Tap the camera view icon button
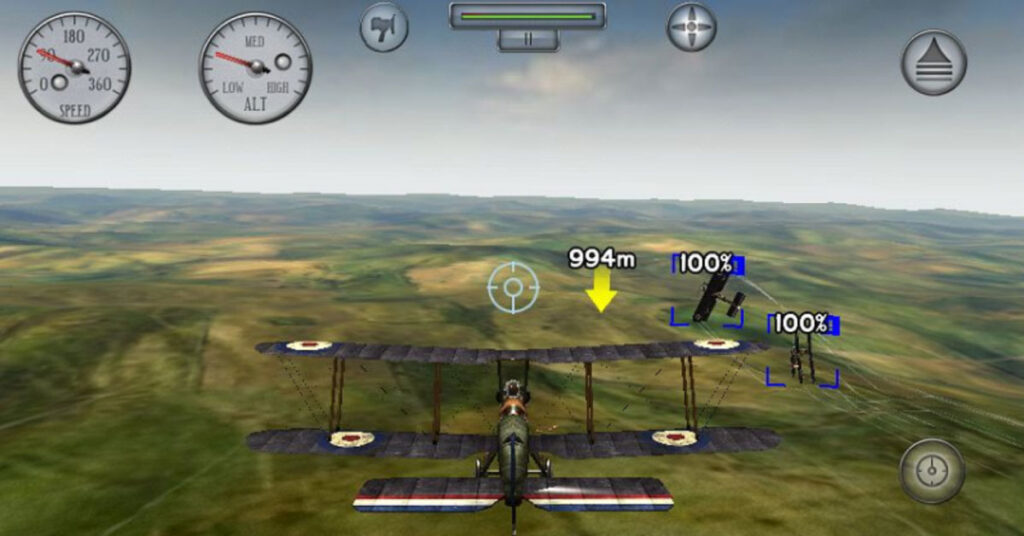Viewport: 1024px width, 536px height. 384,27
